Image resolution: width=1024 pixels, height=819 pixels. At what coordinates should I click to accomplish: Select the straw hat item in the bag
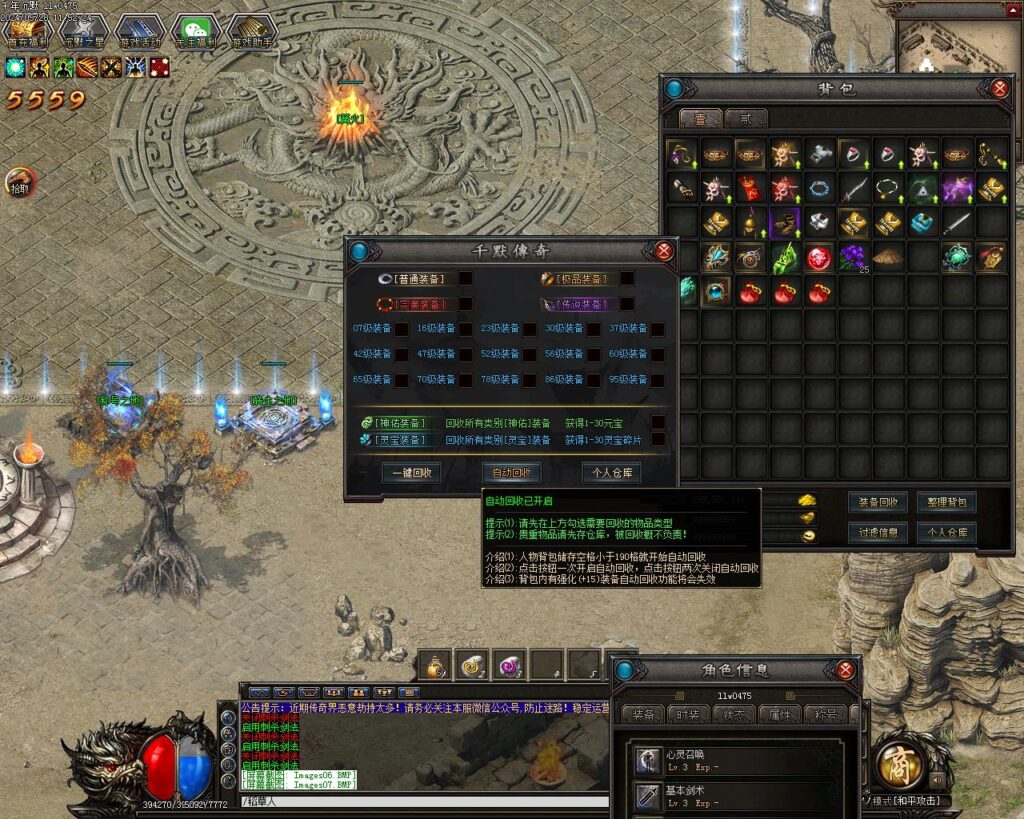pos(887,257)
